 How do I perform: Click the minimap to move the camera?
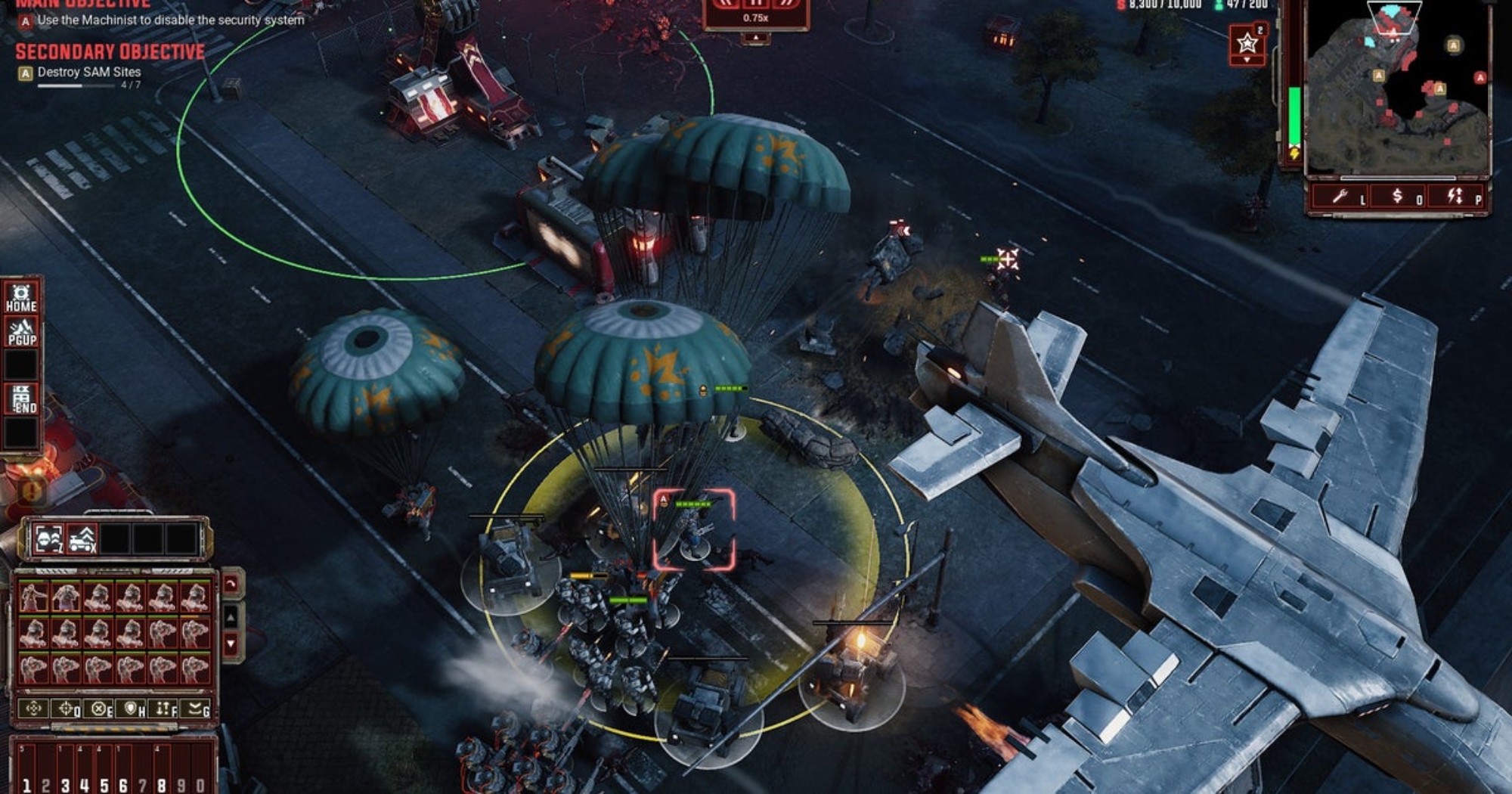pos(1397,91)
